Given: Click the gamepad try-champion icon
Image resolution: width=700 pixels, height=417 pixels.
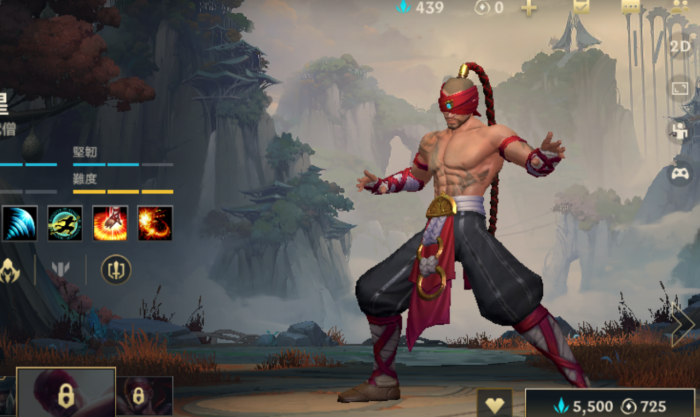Looking at the screenshot, I should [680, 174].
